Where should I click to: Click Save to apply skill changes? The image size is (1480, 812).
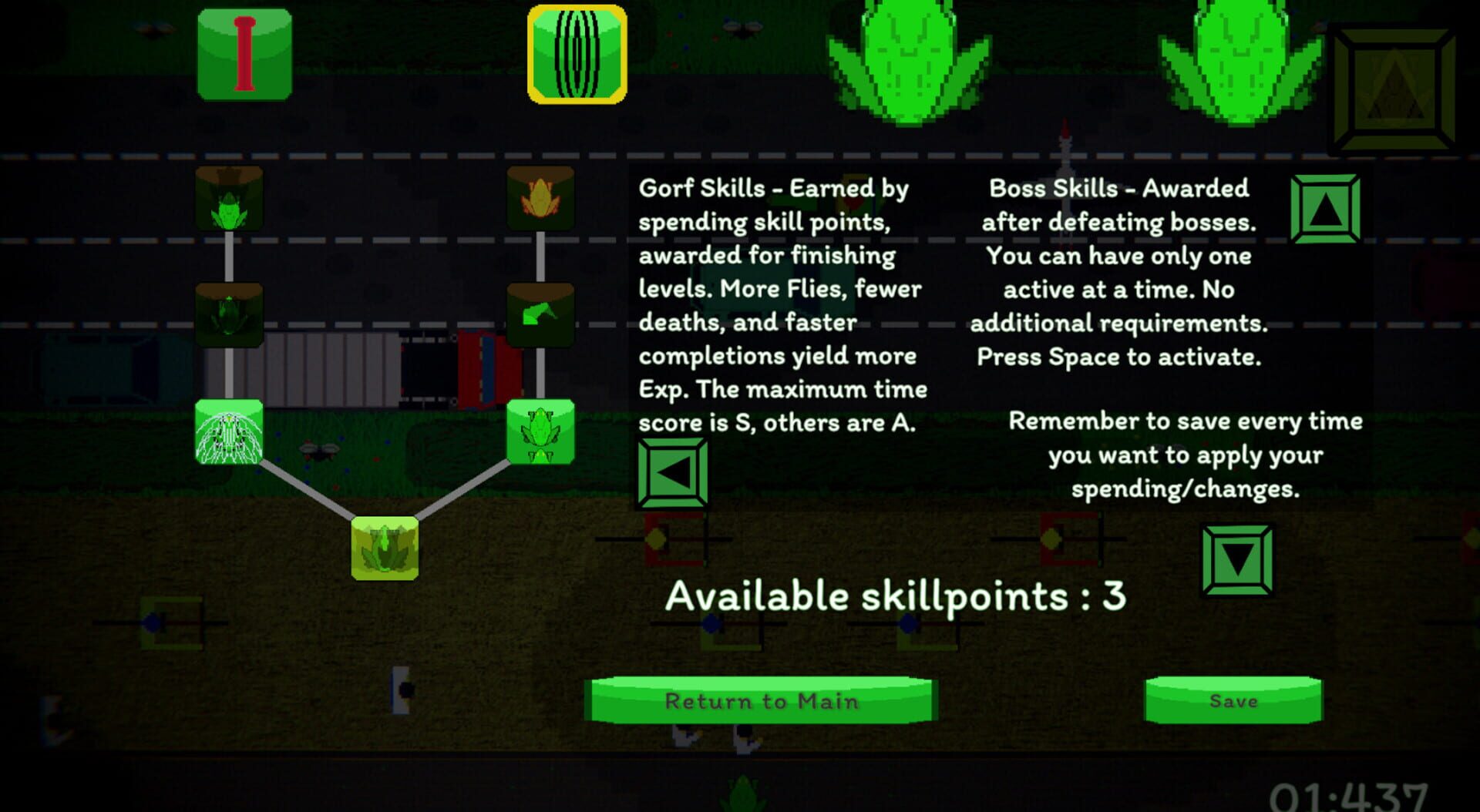pos(1233,701)
